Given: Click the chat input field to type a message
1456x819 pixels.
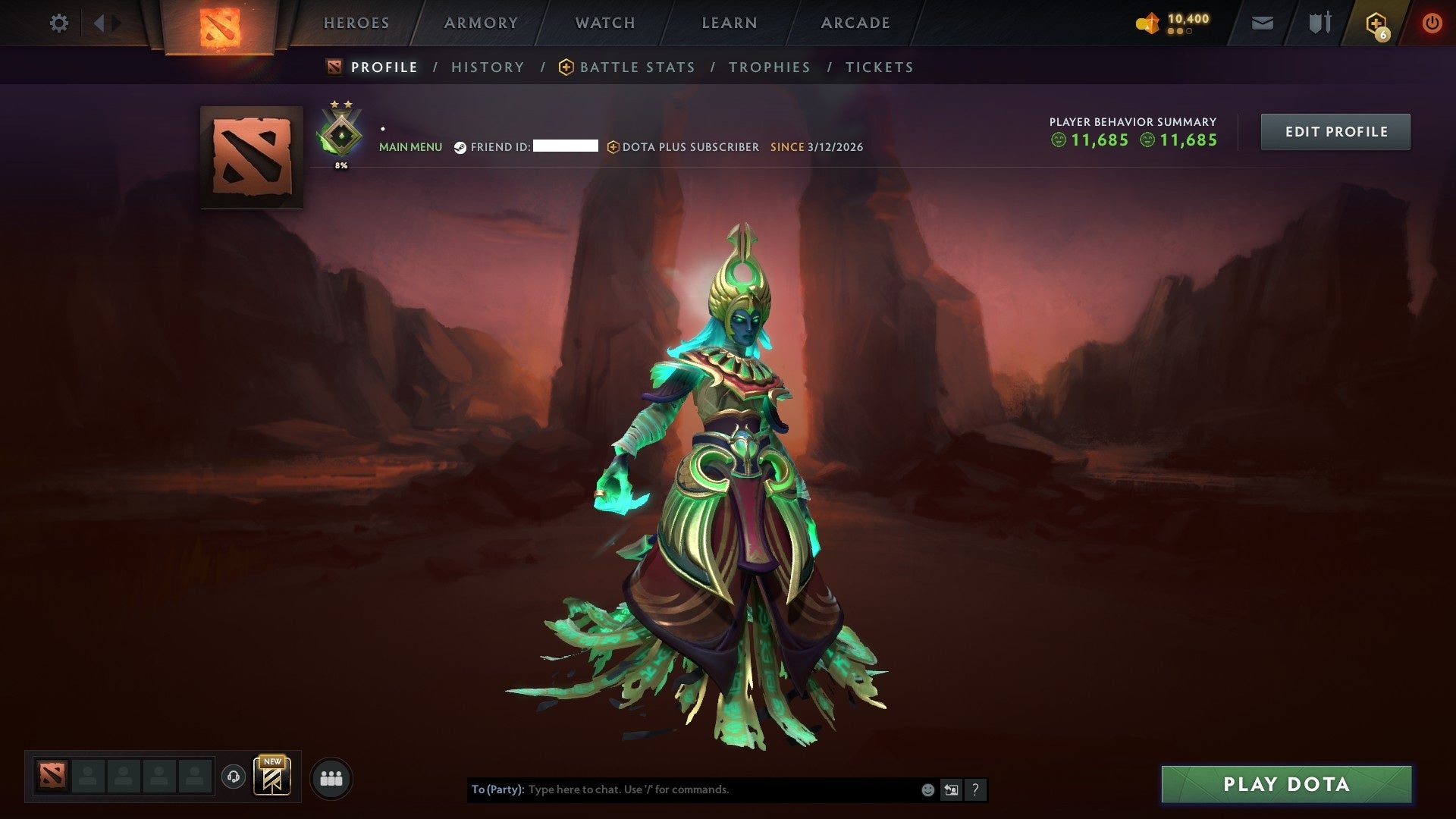Looking at the screenshot, I should tap(682, 789).
